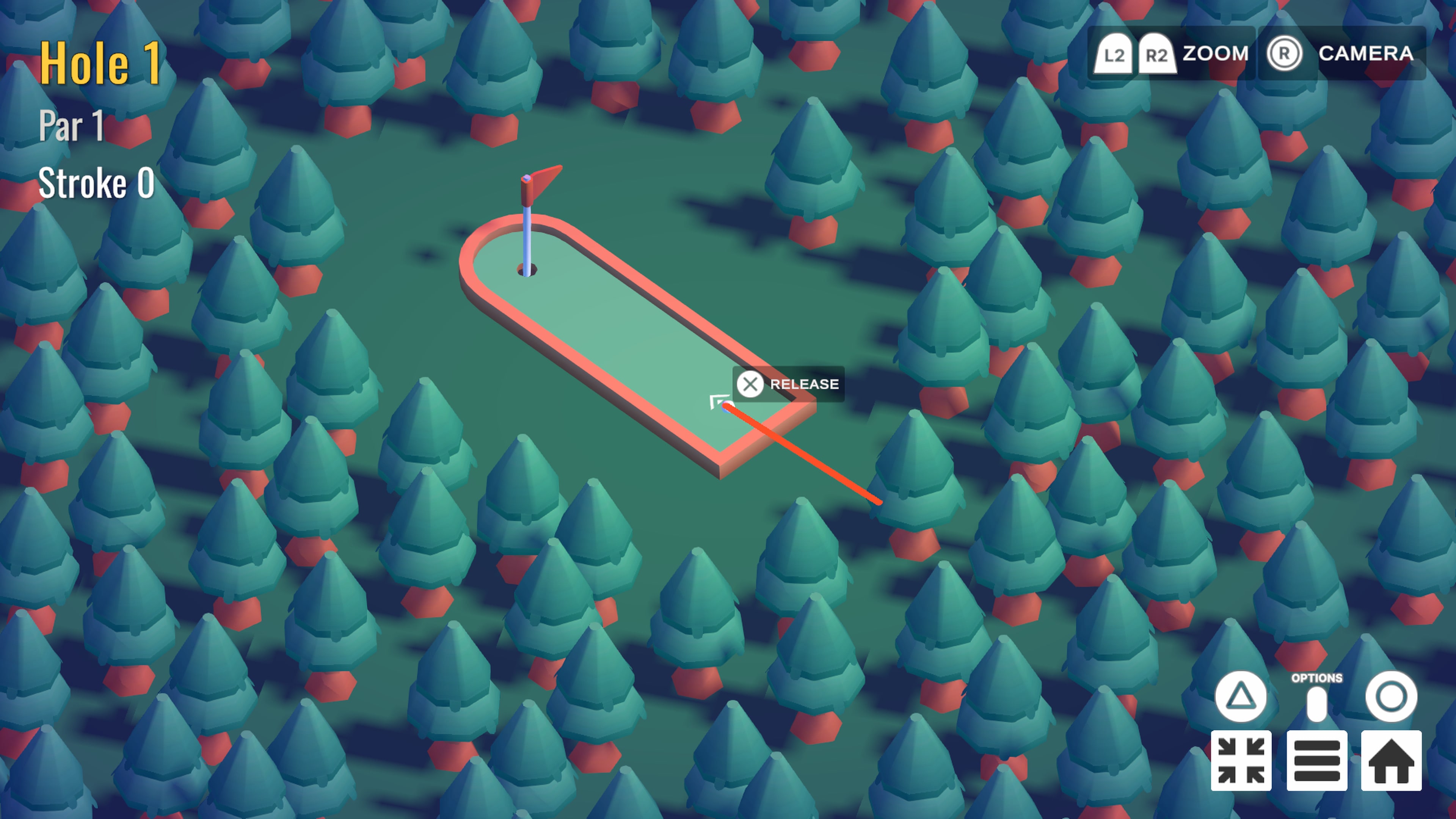Click the L2 trigger icon for zoom out
The height and width of the screenshot is (819, 1456).
point(1114,54)
